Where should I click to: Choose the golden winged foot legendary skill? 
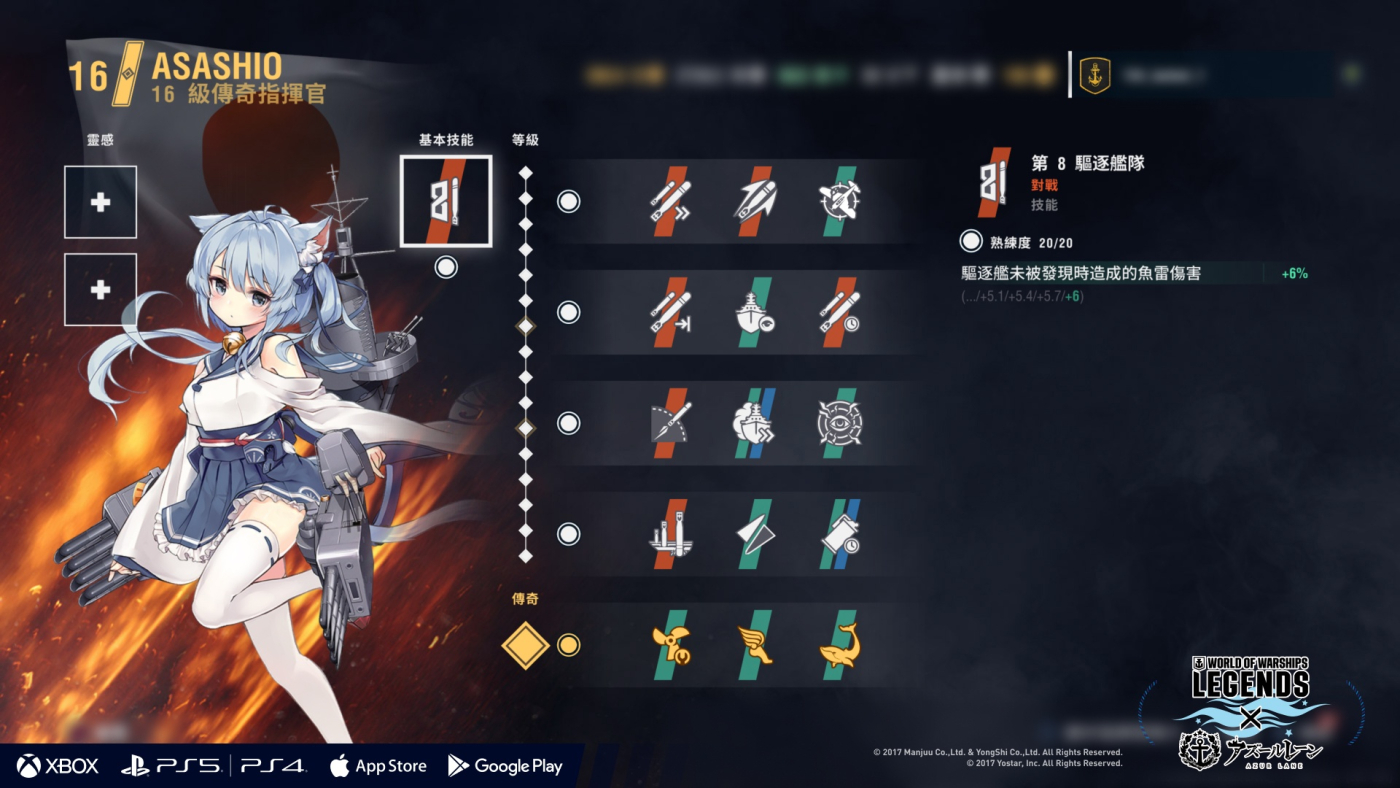point(754,645)
